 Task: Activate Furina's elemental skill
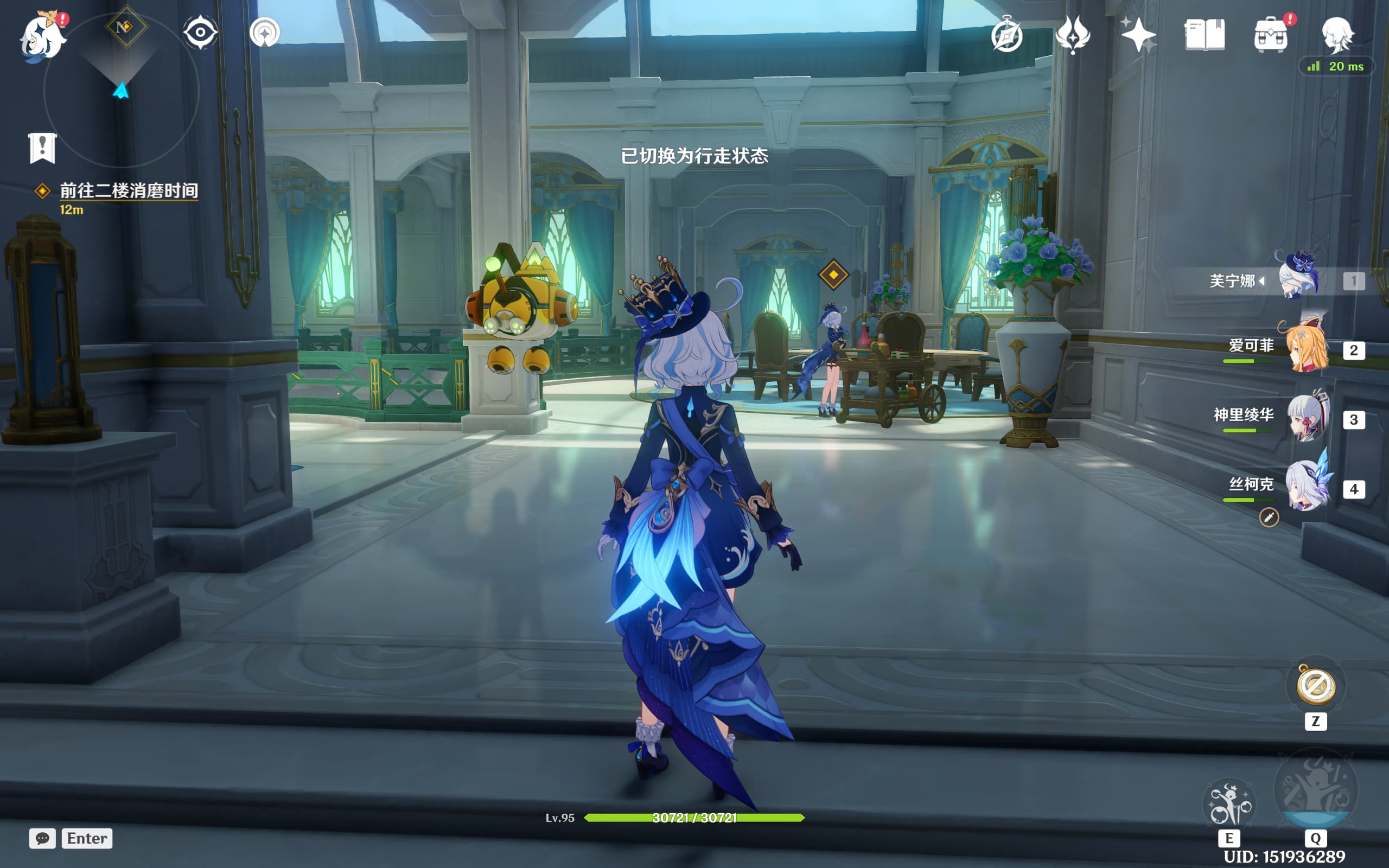click(x=1229, y=805)
